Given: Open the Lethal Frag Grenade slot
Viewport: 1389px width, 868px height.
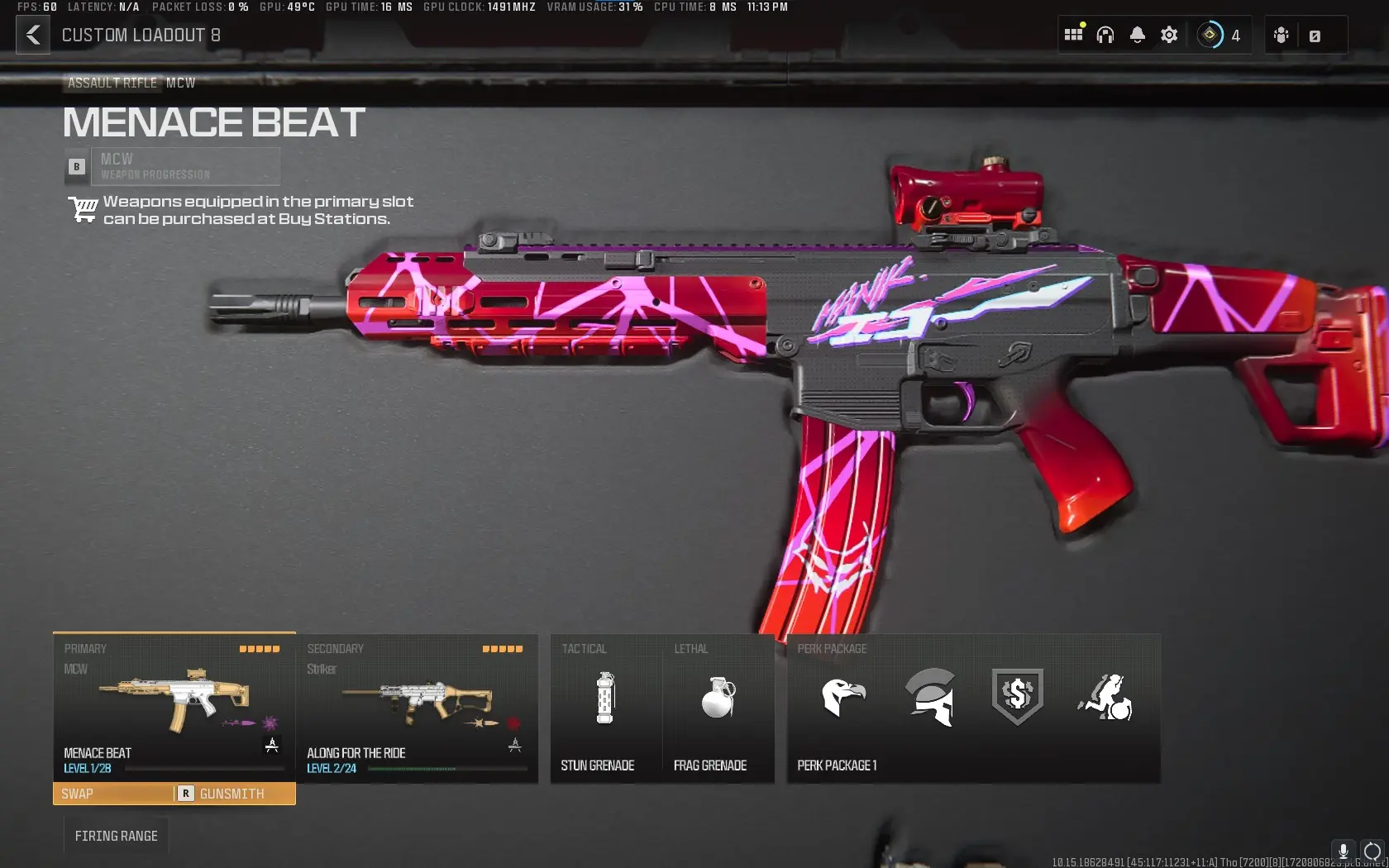Looking at the screenshot, I should pyautogui.click(x=716, y=708).
